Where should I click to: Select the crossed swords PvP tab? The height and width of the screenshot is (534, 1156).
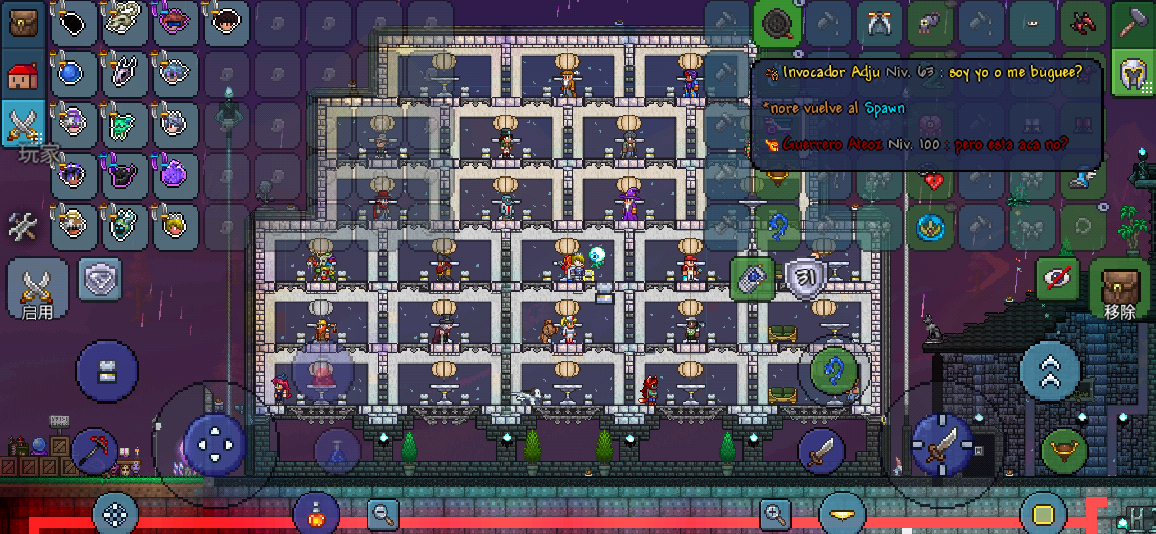tap(22, 124)
